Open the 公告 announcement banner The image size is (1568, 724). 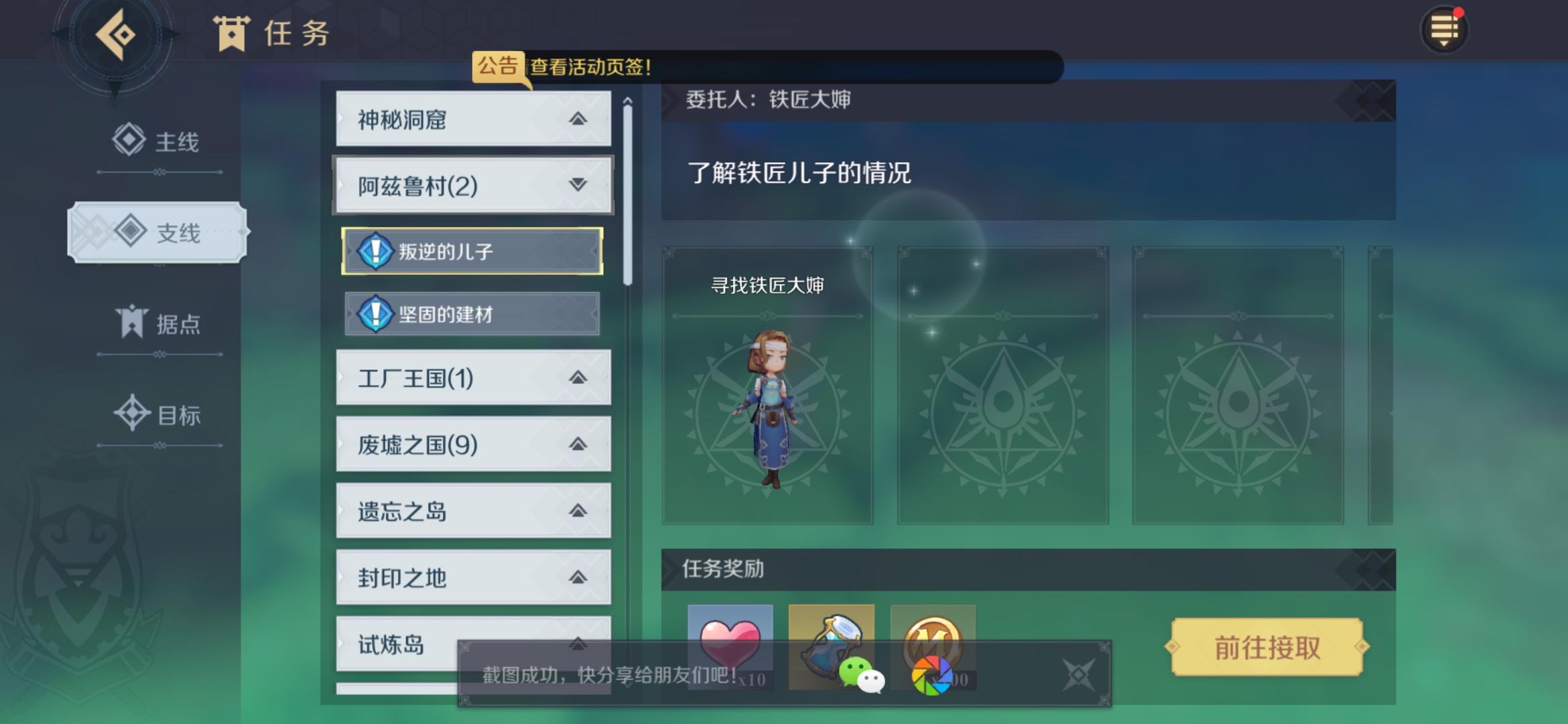point(497,64)
